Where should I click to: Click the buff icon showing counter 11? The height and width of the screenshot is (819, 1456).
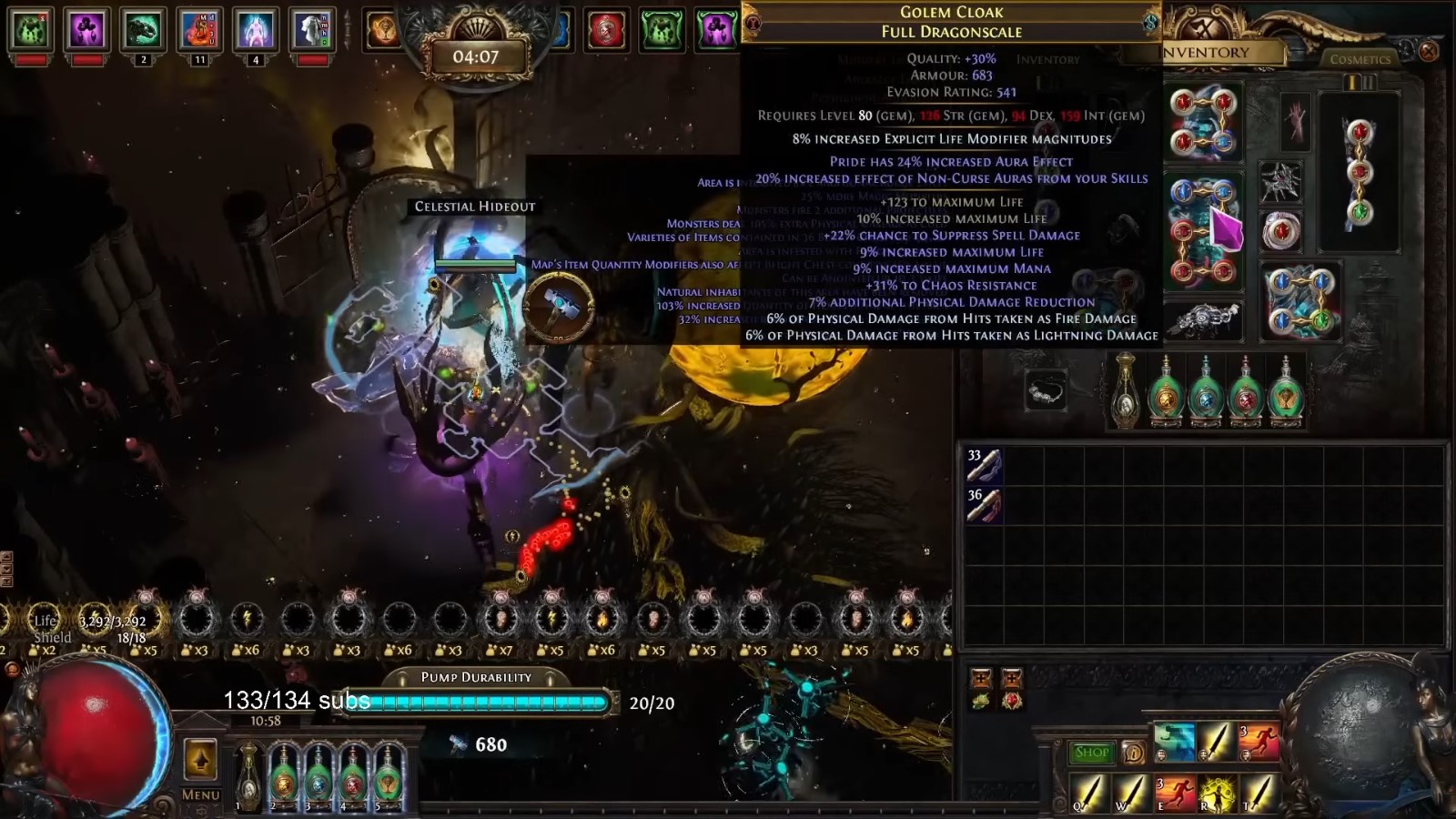(200, 29)
